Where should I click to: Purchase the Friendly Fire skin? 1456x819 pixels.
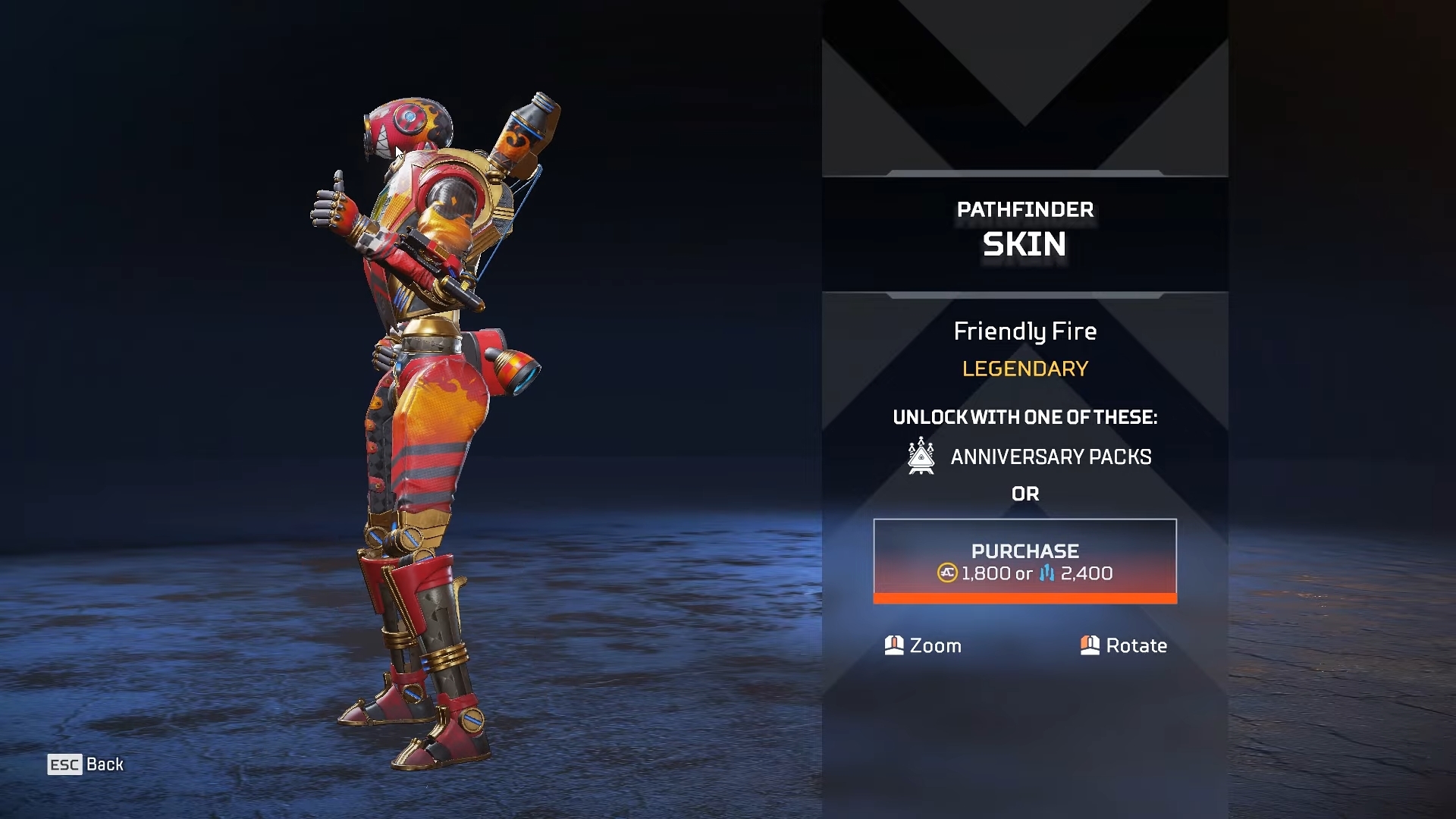[x=1025, y=561]
